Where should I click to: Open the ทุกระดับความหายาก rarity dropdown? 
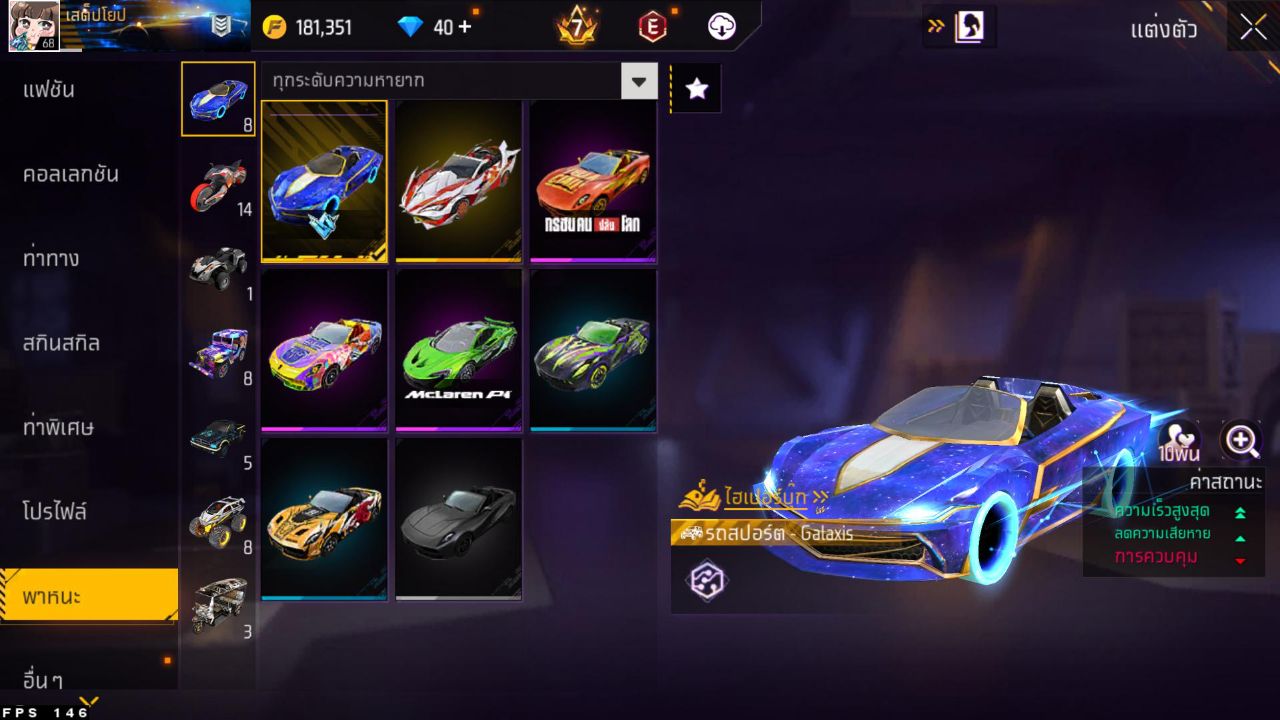(x=639, y=81)
